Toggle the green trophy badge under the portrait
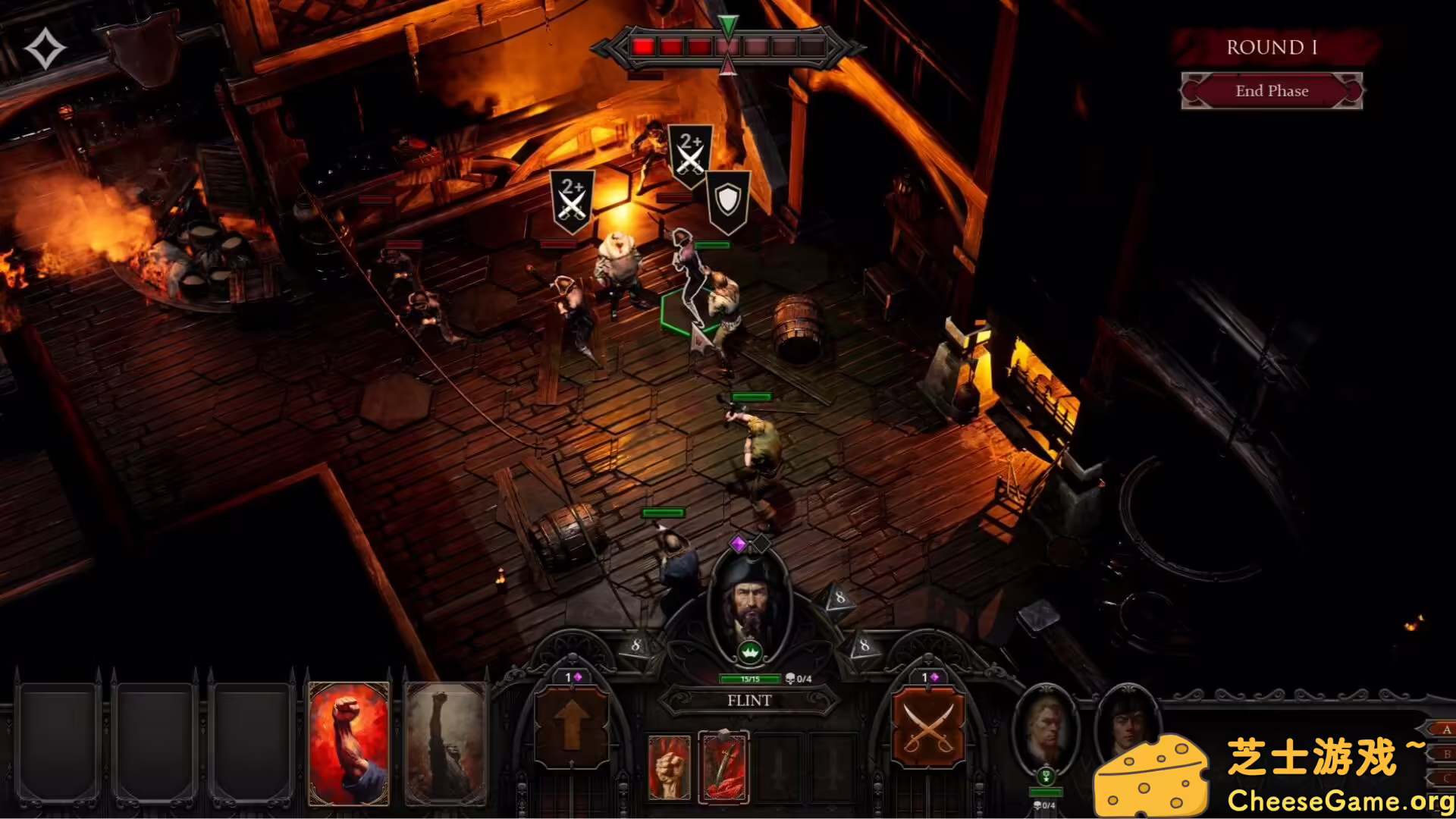Image resolution: width=1456 pixels, height=819 pixels. [1046, 776]
